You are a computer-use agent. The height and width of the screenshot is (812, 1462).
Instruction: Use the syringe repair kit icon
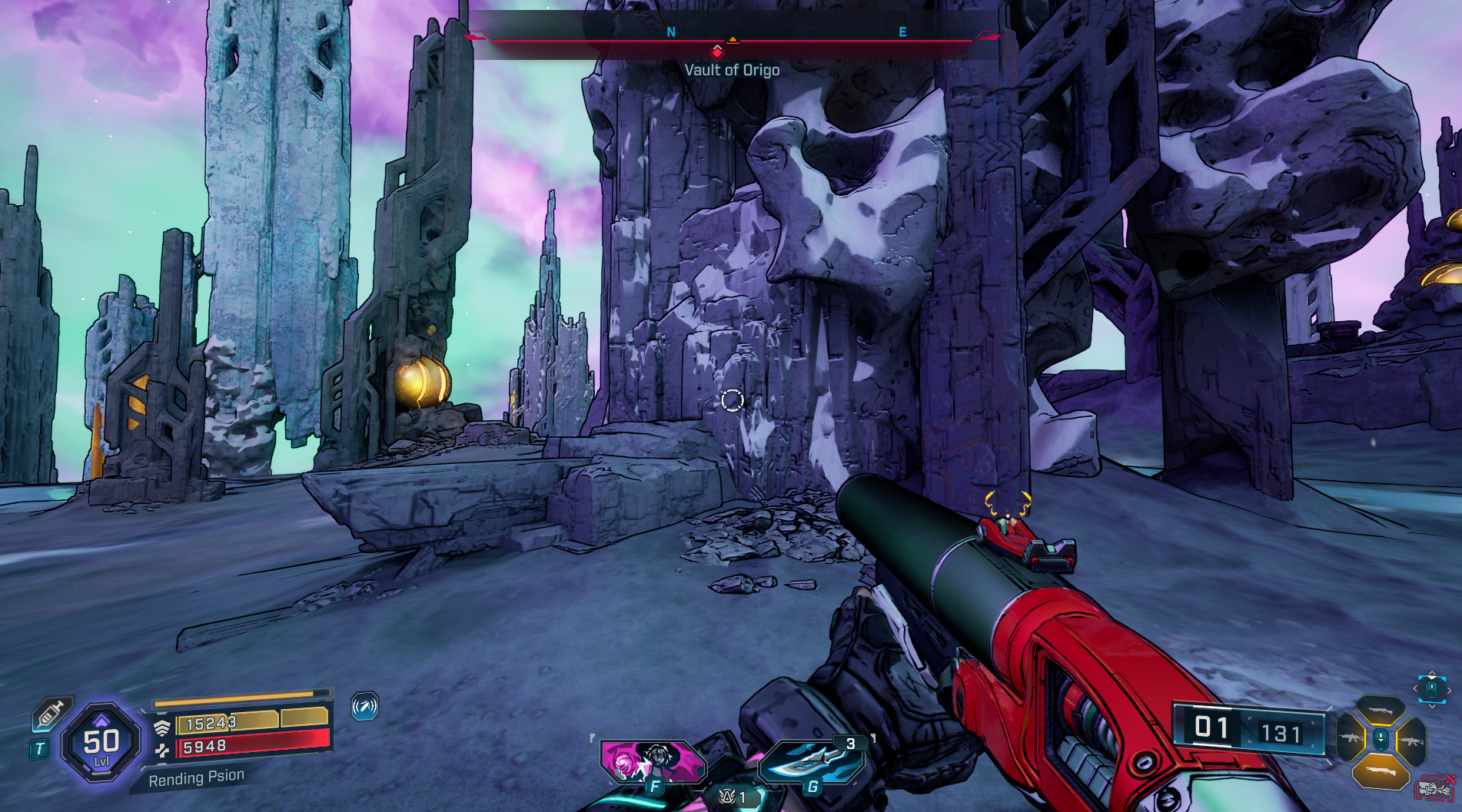coord(51,714)
